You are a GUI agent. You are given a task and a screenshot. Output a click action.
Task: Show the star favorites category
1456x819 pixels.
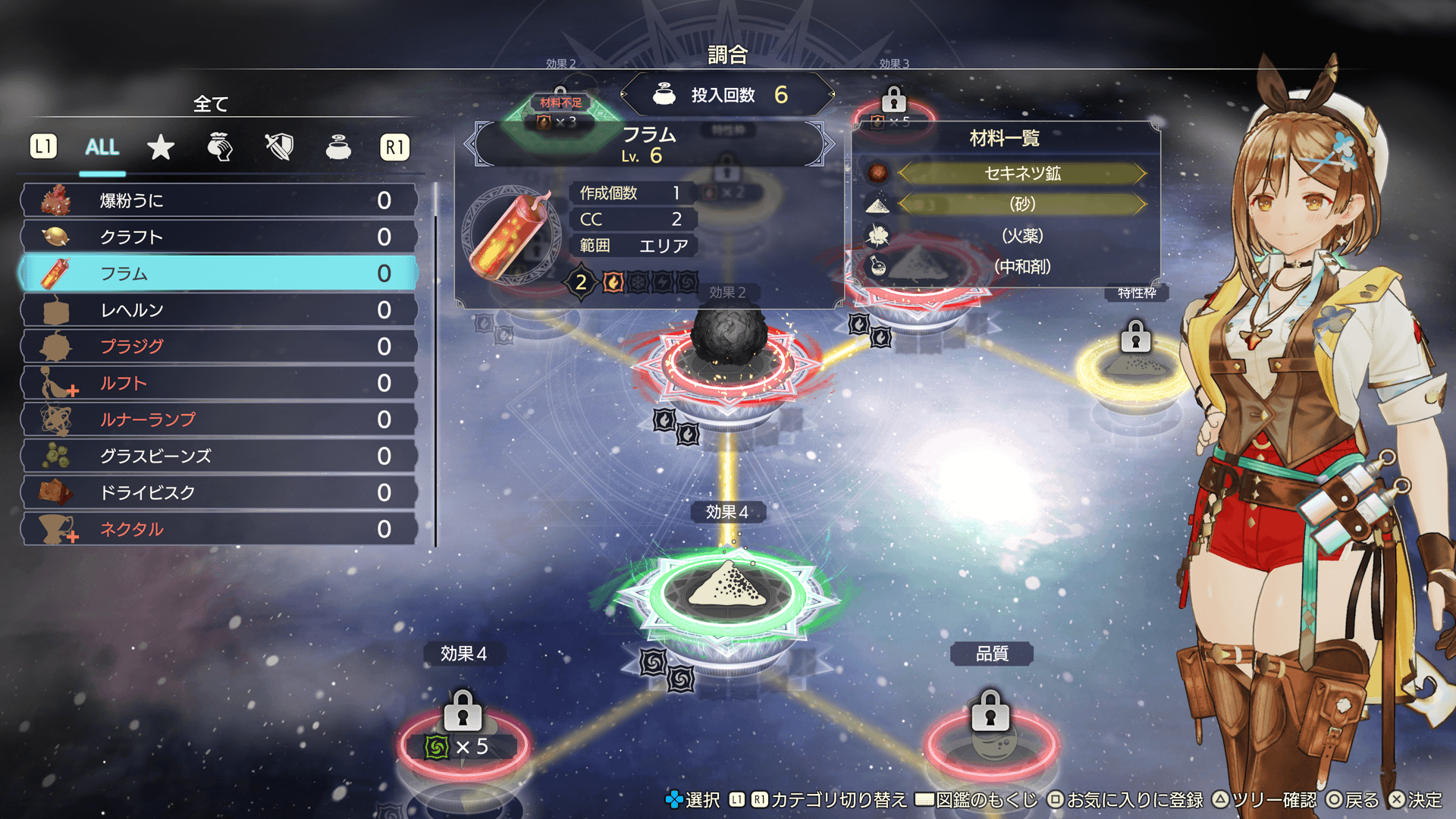[161, 147]
